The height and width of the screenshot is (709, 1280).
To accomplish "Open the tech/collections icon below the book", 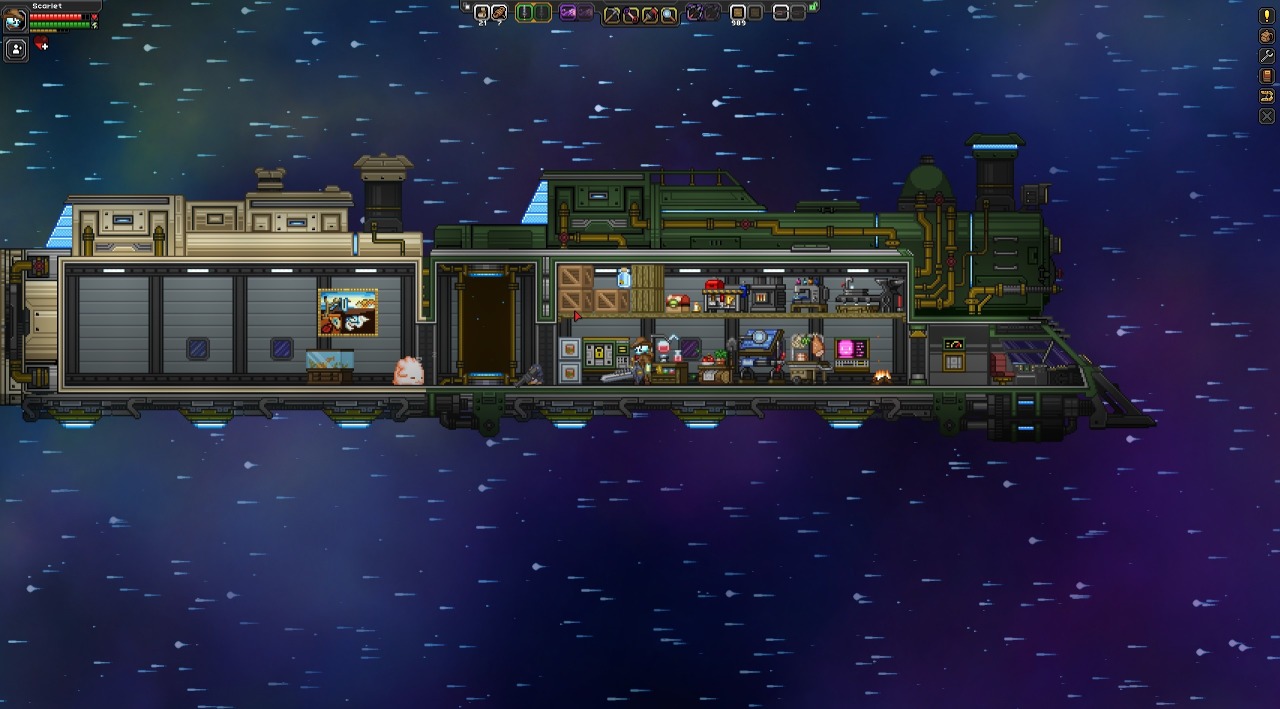I will tap(1266, 96).
